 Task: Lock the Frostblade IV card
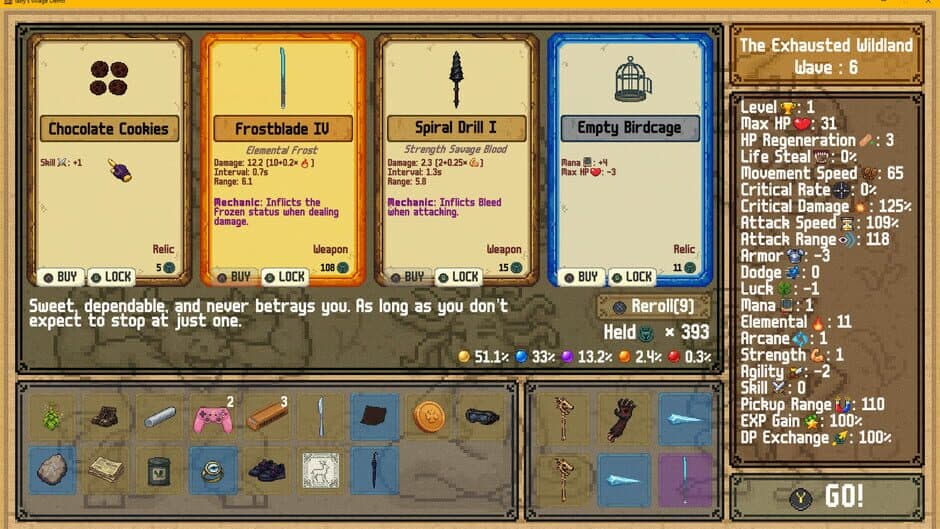point(285,277)
